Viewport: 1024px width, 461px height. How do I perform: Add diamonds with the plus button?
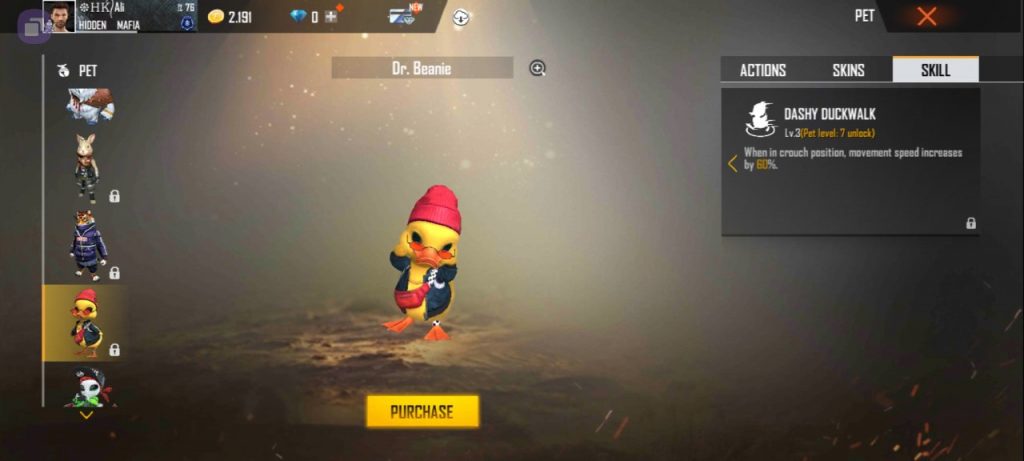[331, 16]
